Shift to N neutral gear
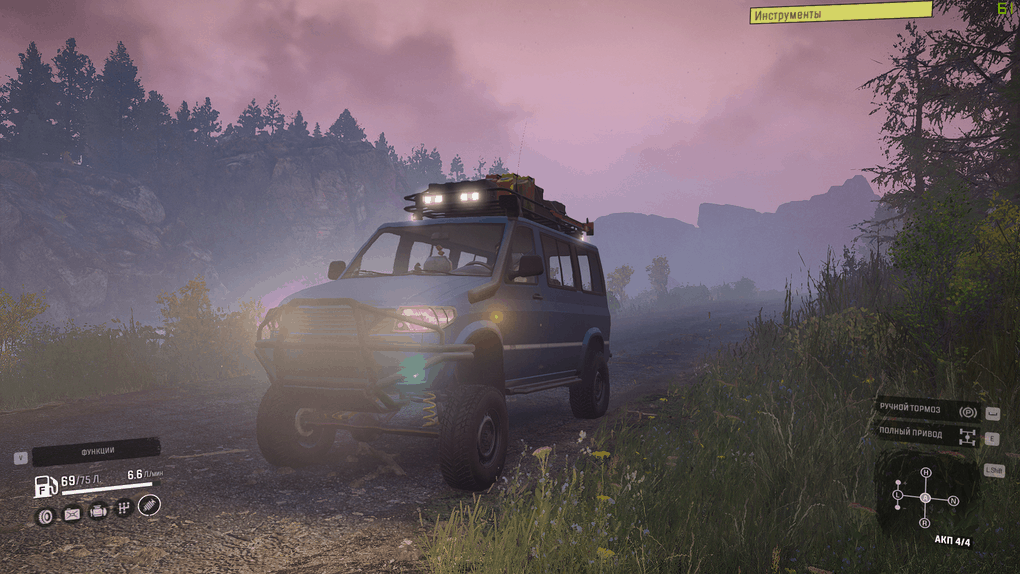Viewport: 1020px width, 574px height. tap(953, 500)
